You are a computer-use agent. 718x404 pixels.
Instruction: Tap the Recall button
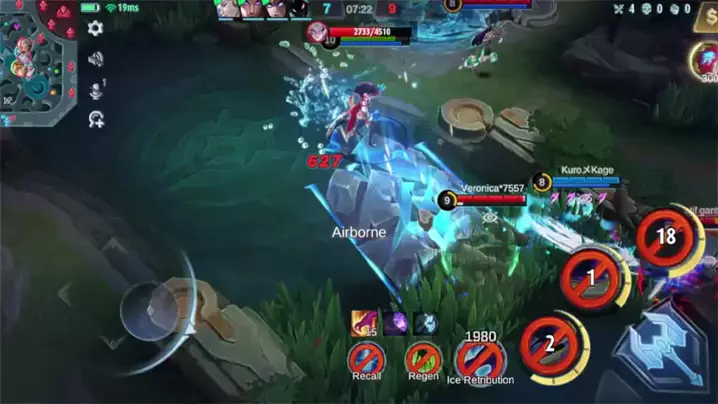[x=366, y=357]
